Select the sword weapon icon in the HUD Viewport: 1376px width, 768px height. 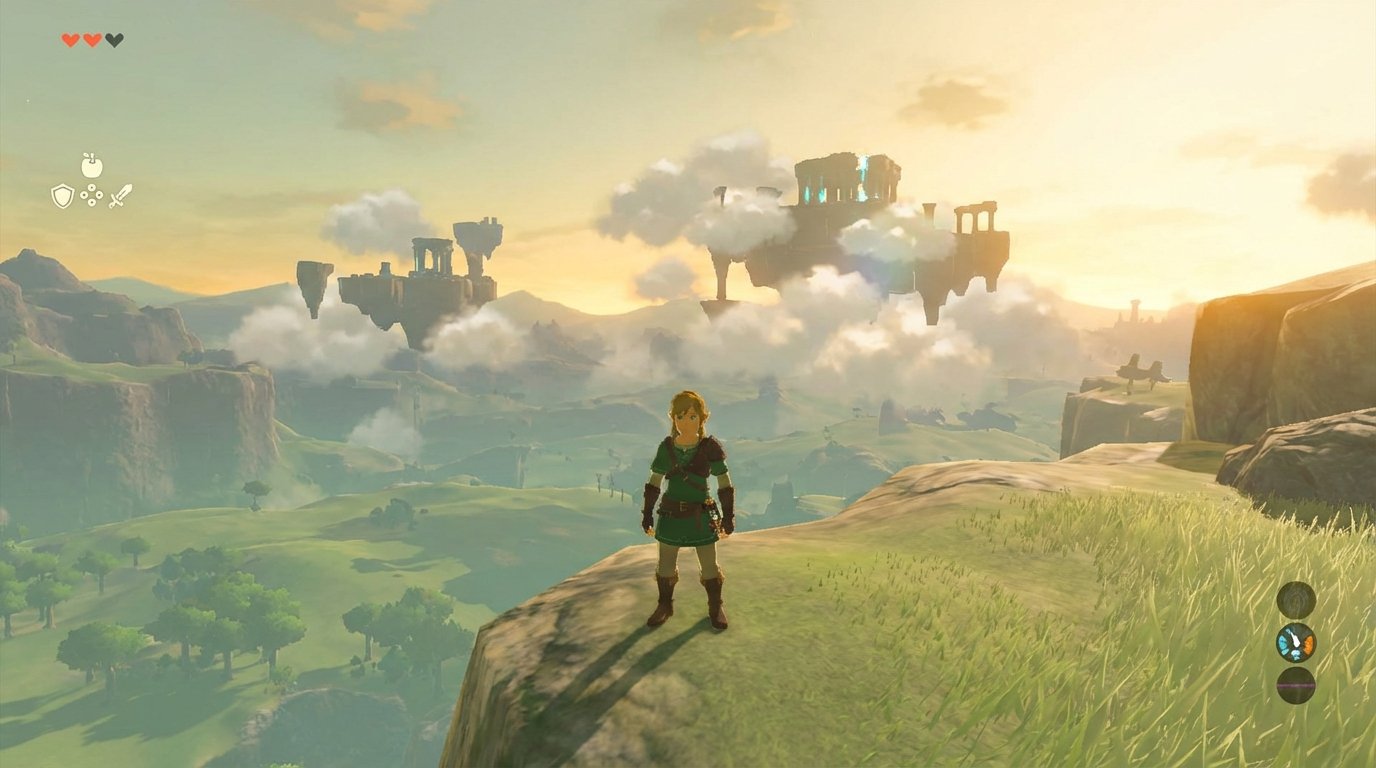click(x=122, y=197)
